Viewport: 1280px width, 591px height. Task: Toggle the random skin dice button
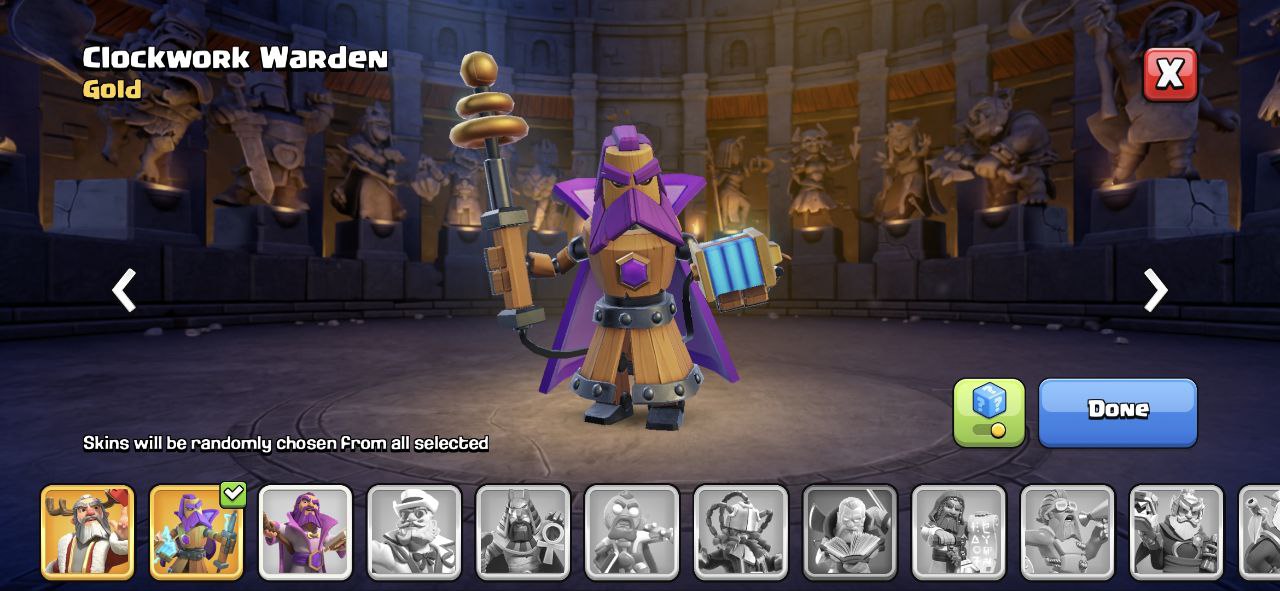click(x=988, y=411)
